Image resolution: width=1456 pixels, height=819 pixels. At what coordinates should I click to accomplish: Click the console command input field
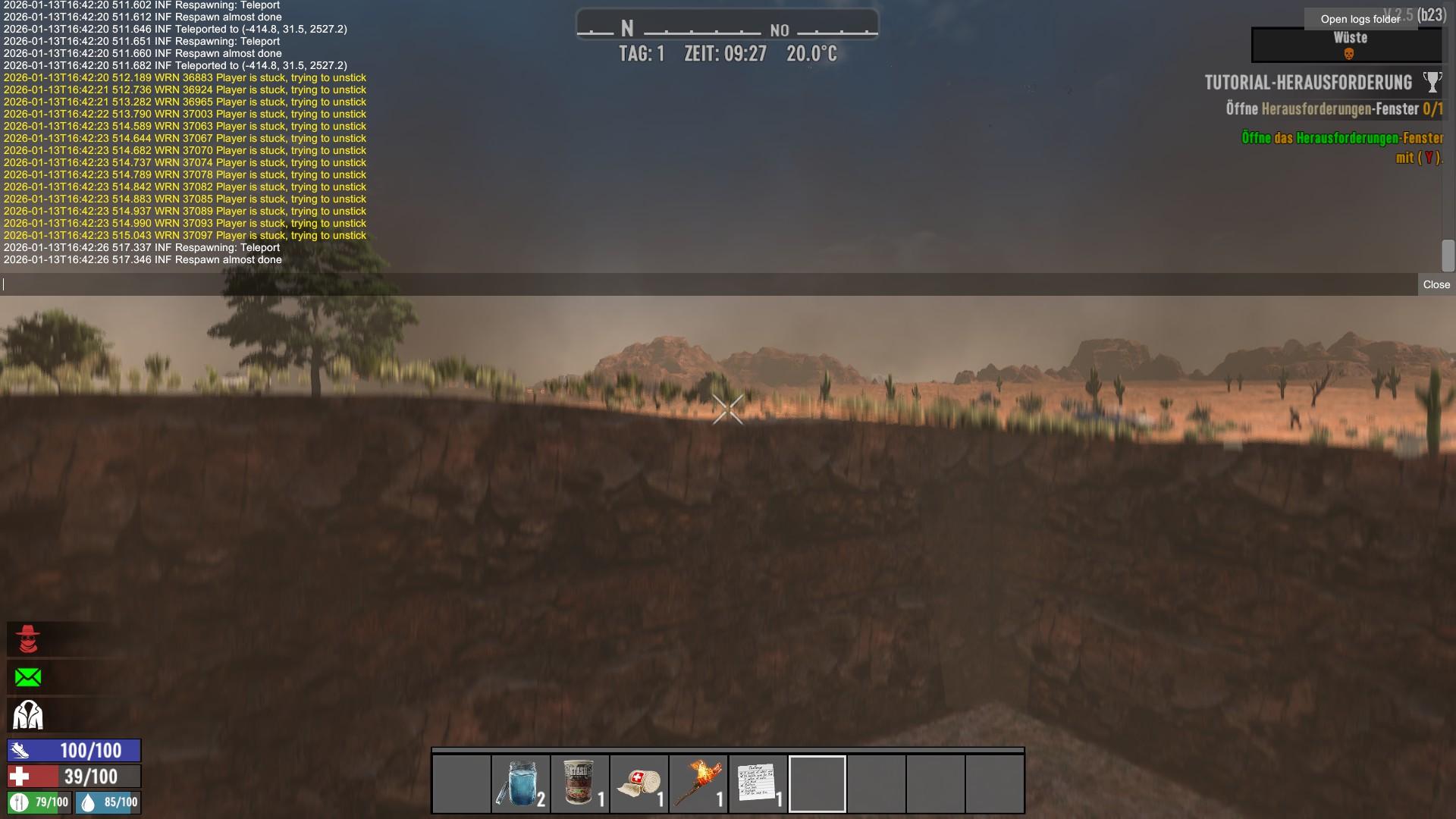click(x=705, y=284)
